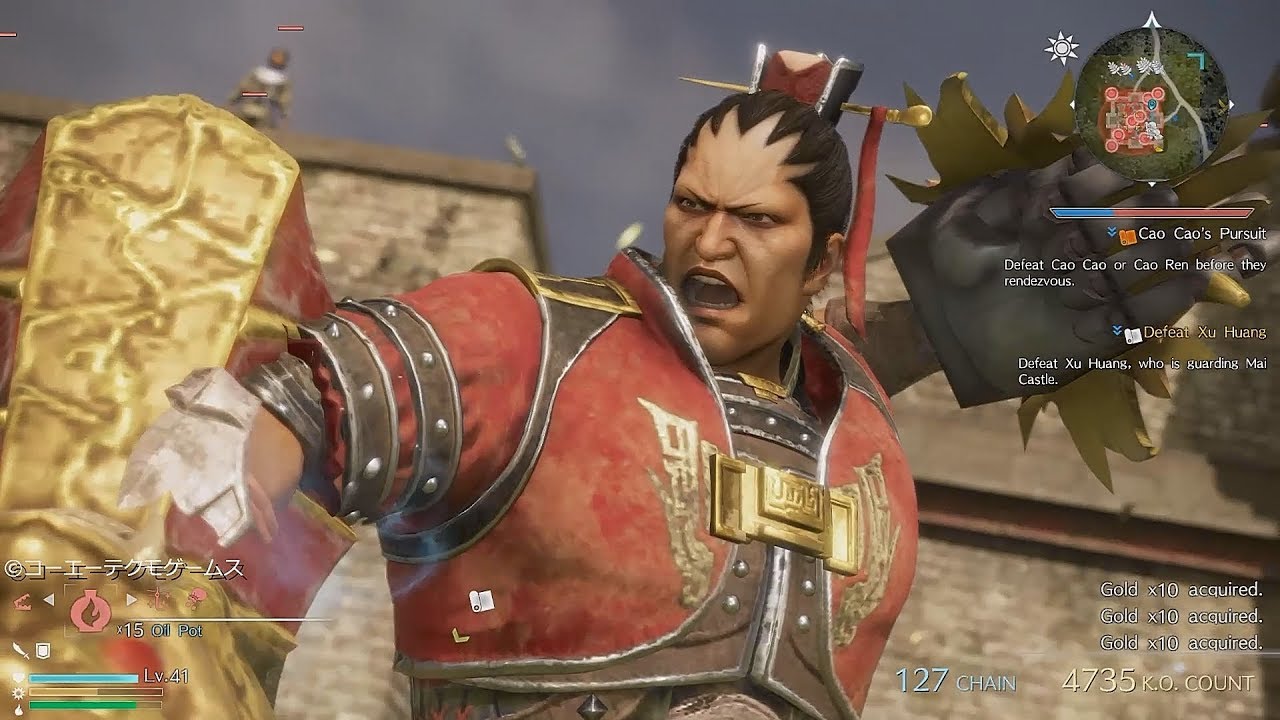Image resolution: width=1280 pixels, height=720 pixels.
Task: Click the right arrow on the item selector
Action: click(131, 600)
